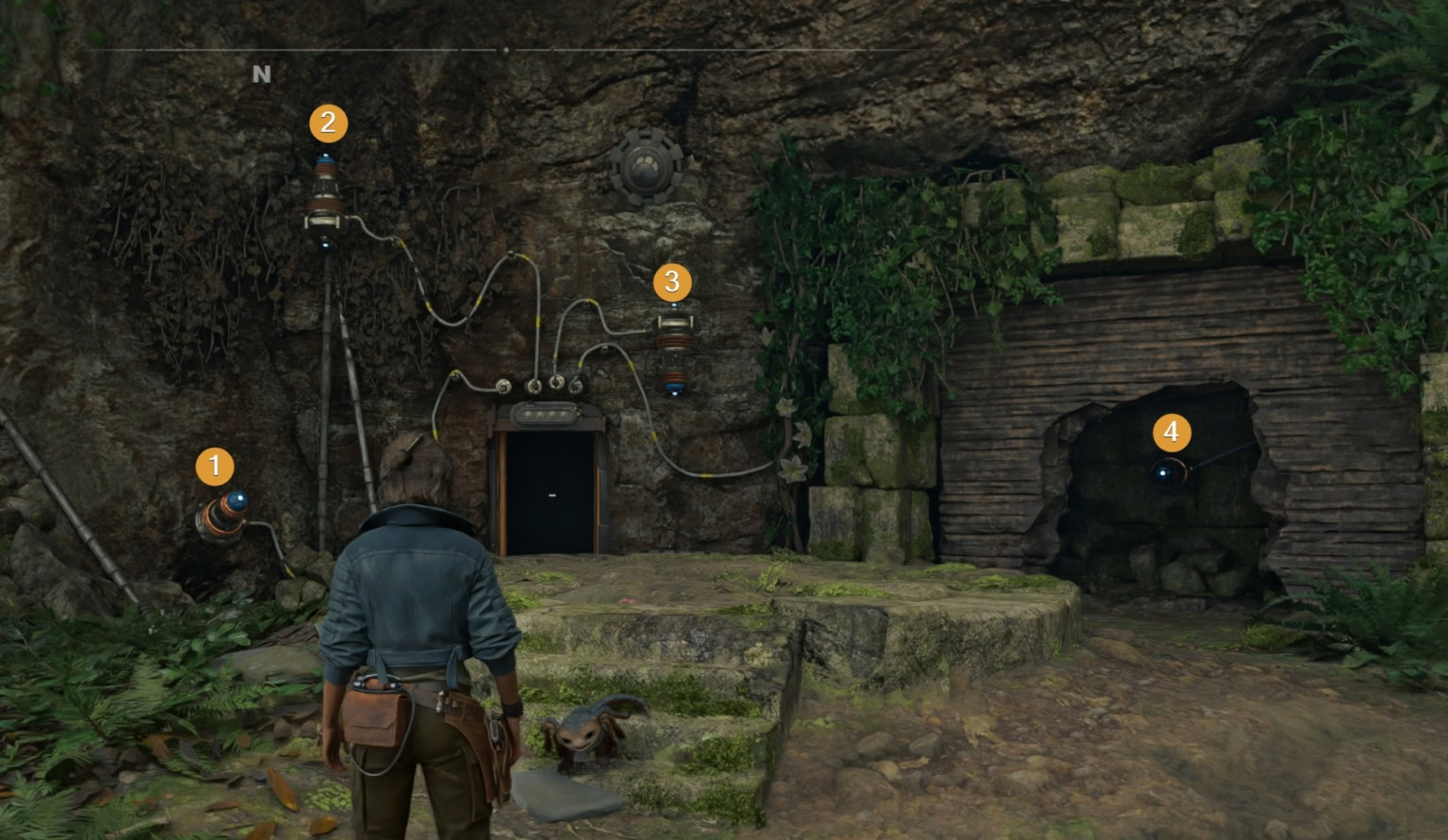
Task: Select the orange marker numbered 2
Action: click(x=328, y=124)
